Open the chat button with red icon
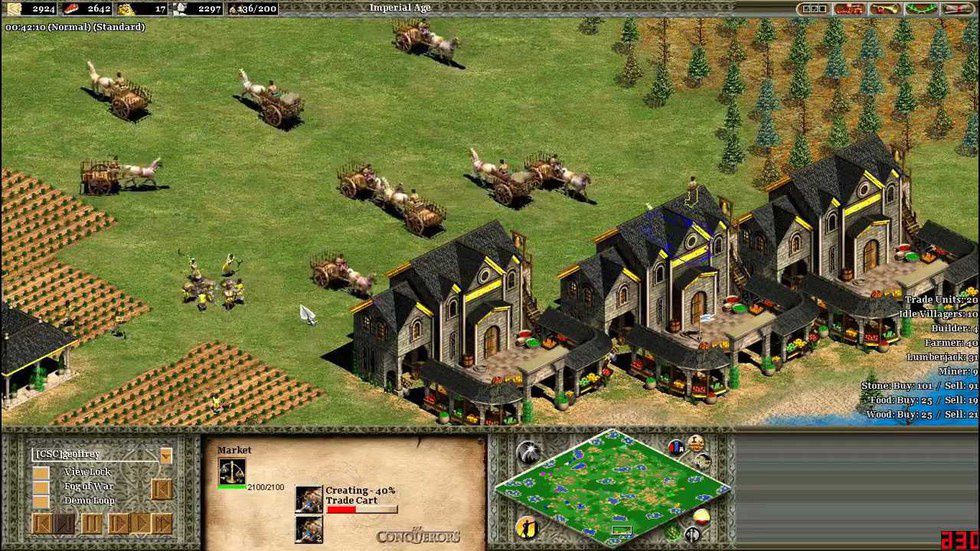The image size is (980, 551). pyautogui.click(x=849, y=9)
